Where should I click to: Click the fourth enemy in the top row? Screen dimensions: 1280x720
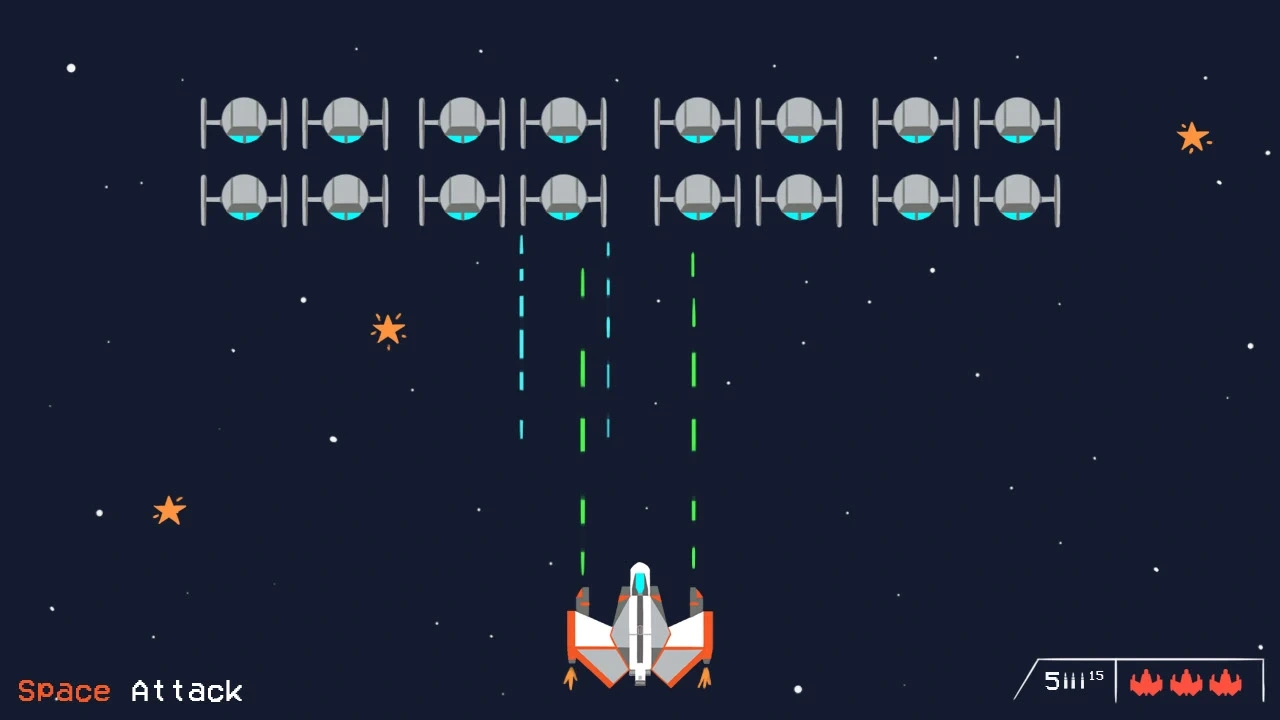563,122
